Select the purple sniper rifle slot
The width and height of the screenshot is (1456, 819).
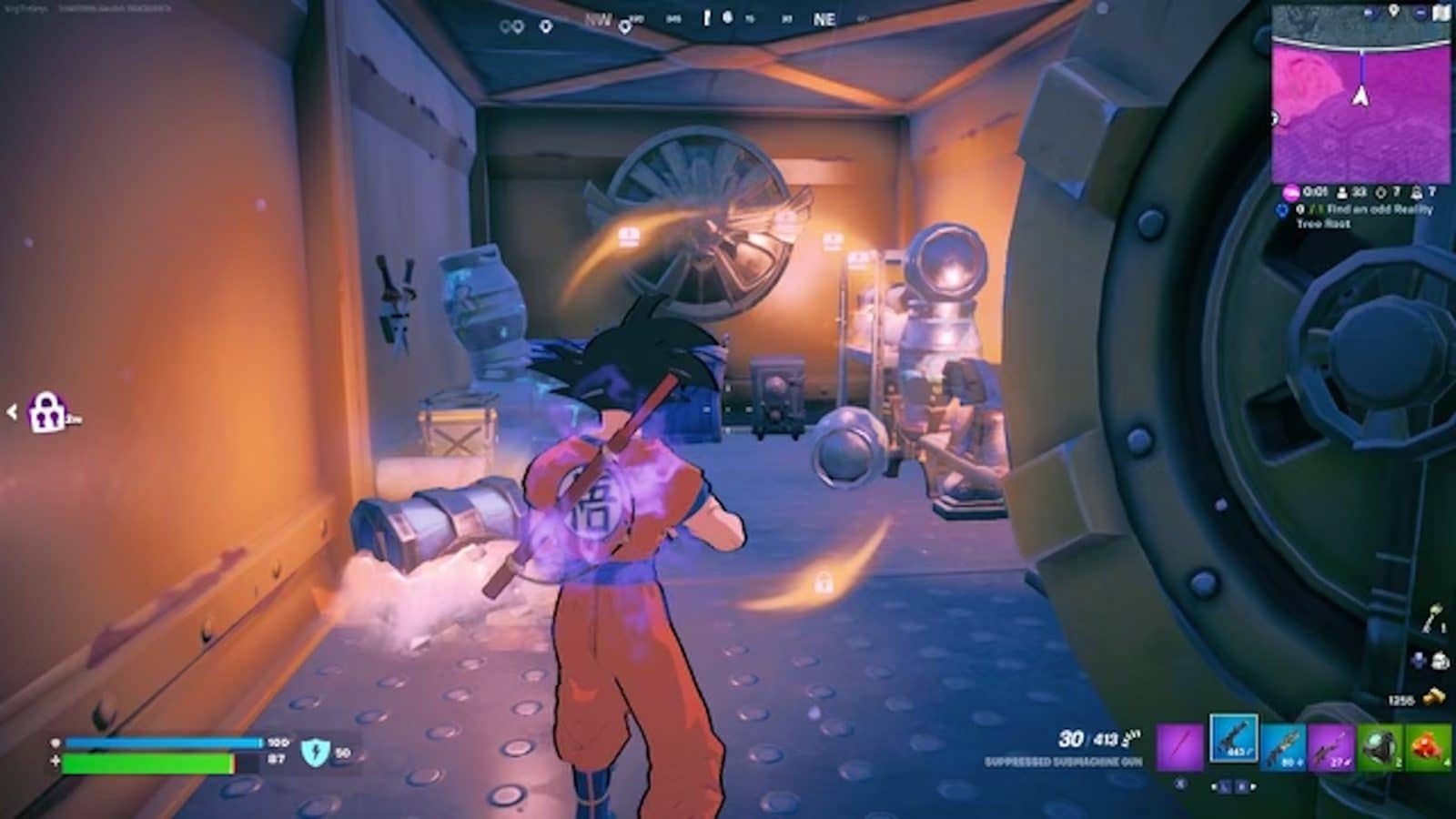[x=1330, y=745]
